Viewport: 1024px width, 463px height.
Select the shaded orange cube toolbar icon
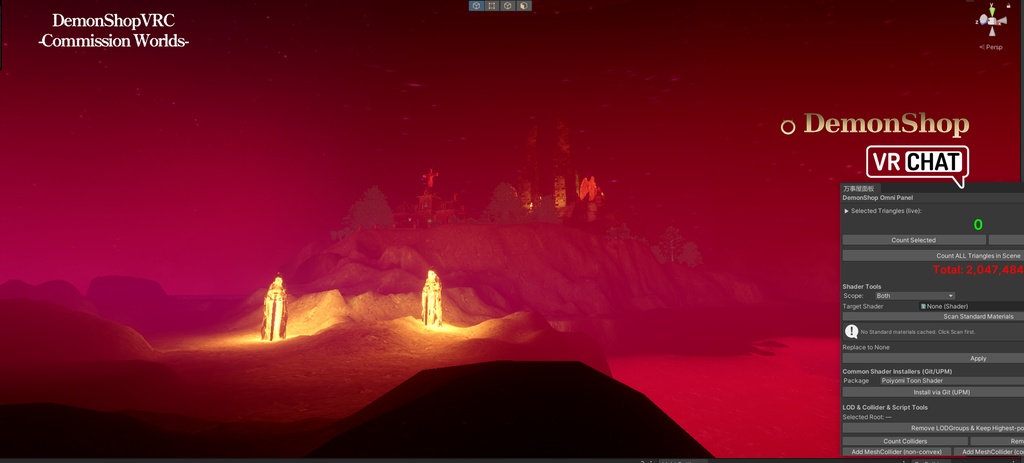click(523, 6)
